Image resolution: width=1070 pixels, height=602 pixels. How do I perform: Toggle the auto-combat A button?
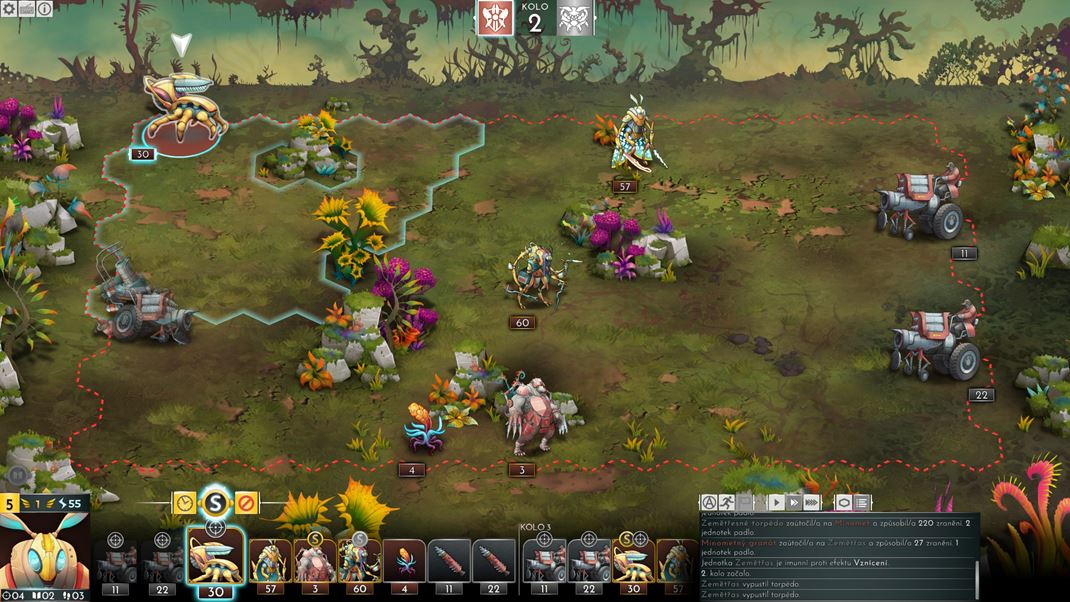[710, 502]
